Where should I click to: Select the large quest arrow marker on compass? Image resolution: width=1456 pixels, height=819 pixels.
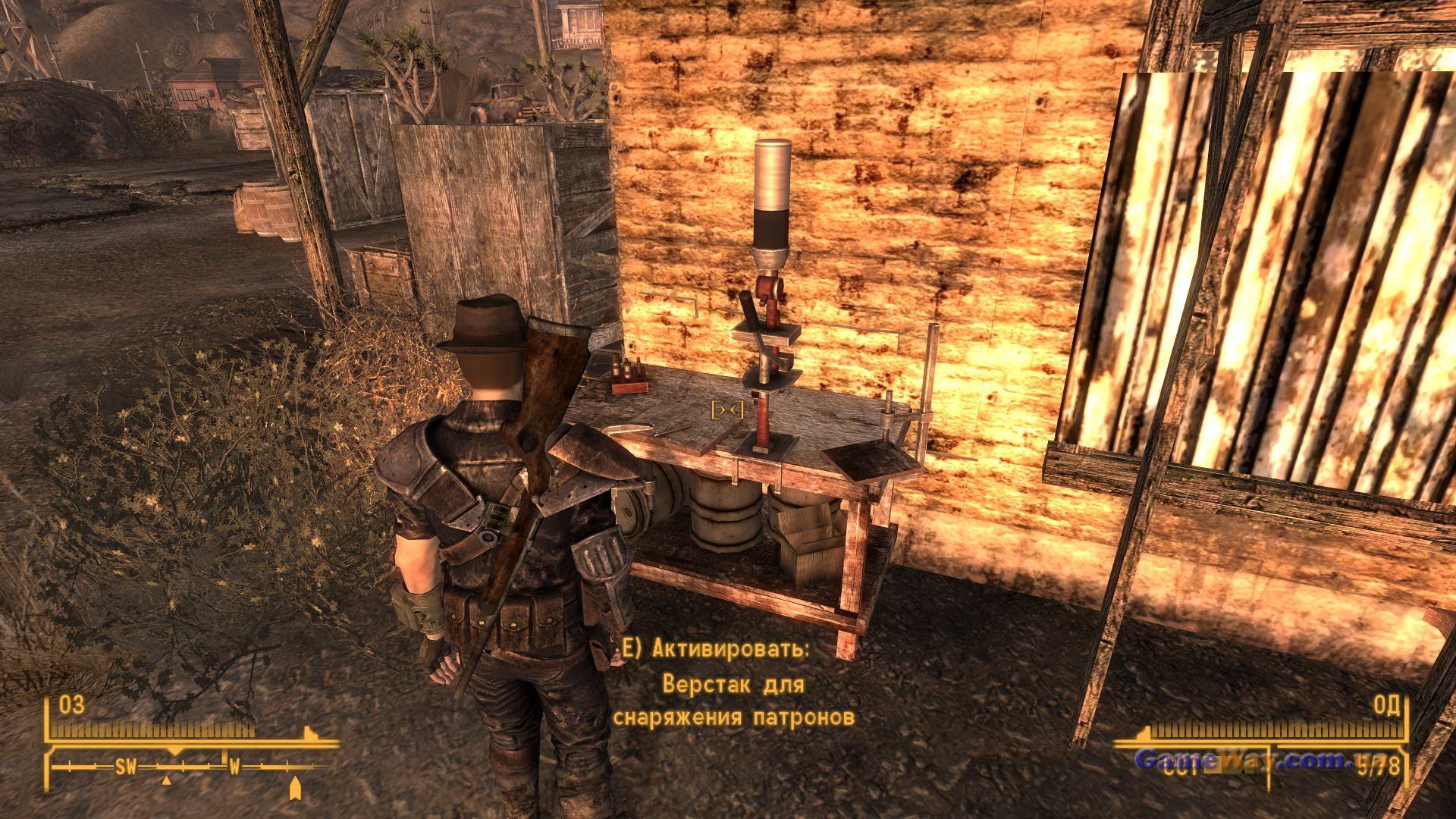click(295, 789)
